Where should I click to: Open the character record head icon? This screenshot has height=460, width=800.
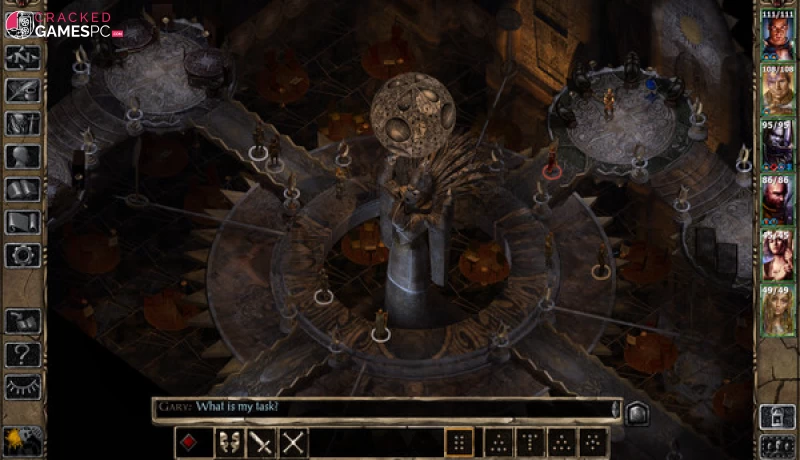point(22,156)
